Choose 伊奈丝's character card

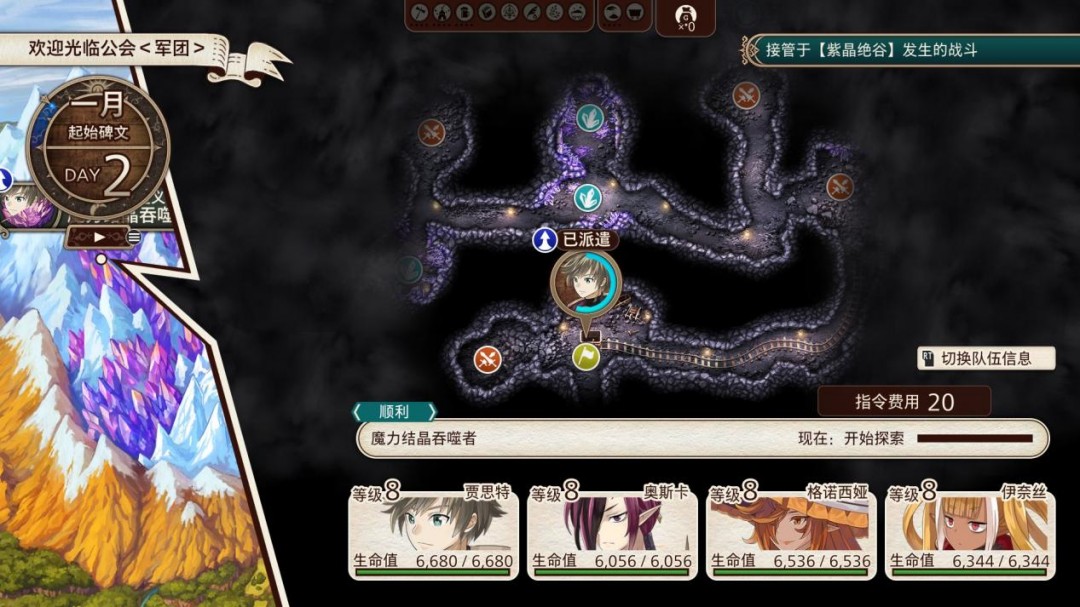click(970, 530)
